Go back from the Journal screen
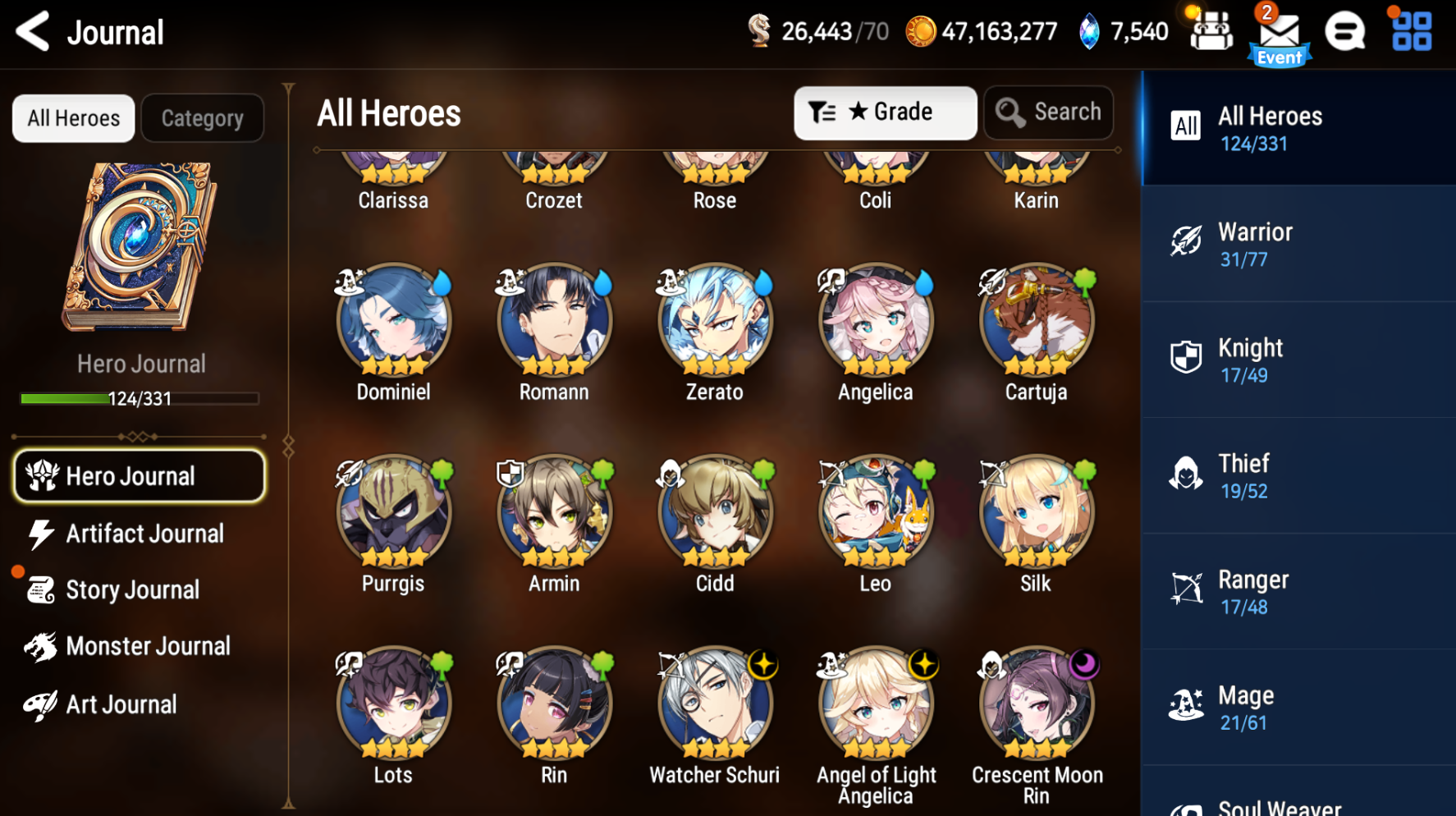Viewport: 1456px width, 816px height. click(33, 32)
